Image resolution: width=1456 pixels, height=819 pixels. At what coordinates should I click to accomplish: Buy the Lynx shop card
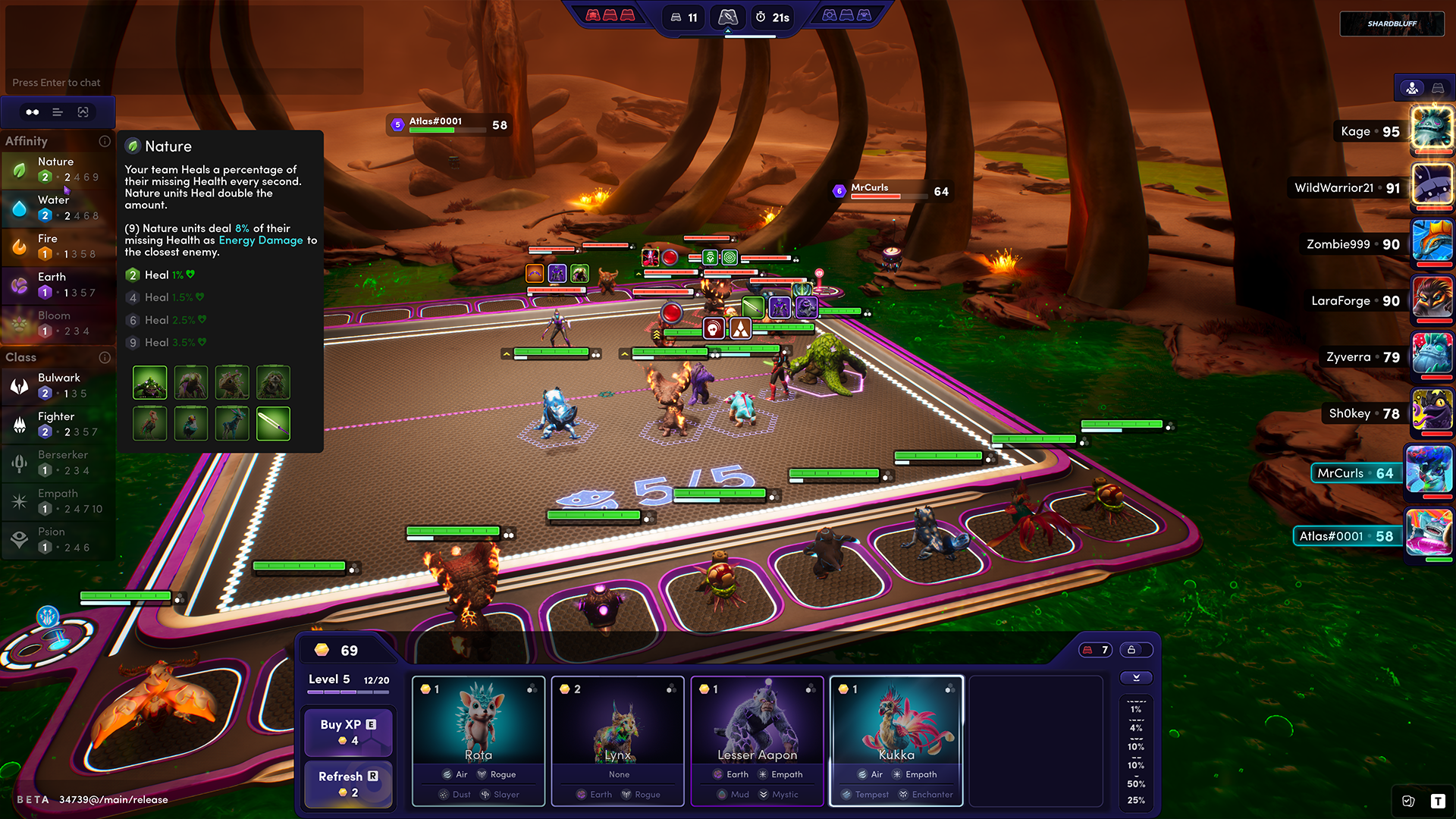(x=618, y=740)
